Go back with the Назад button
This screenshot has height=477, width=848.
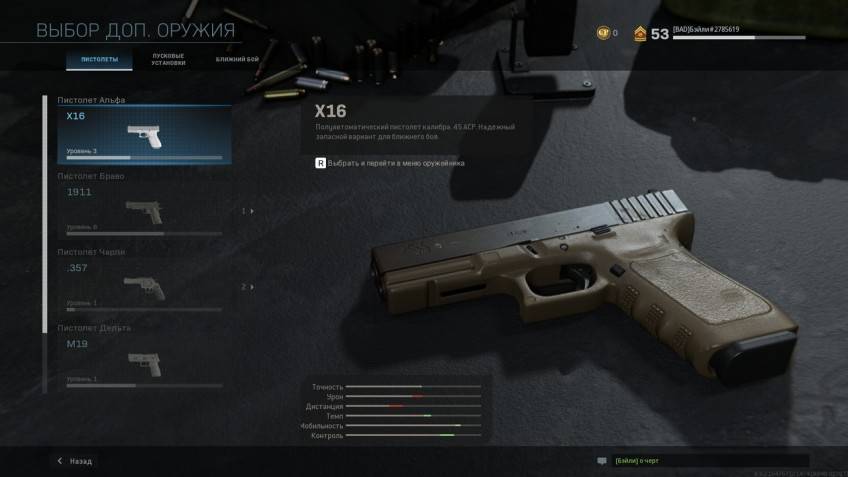coord(75,461)
